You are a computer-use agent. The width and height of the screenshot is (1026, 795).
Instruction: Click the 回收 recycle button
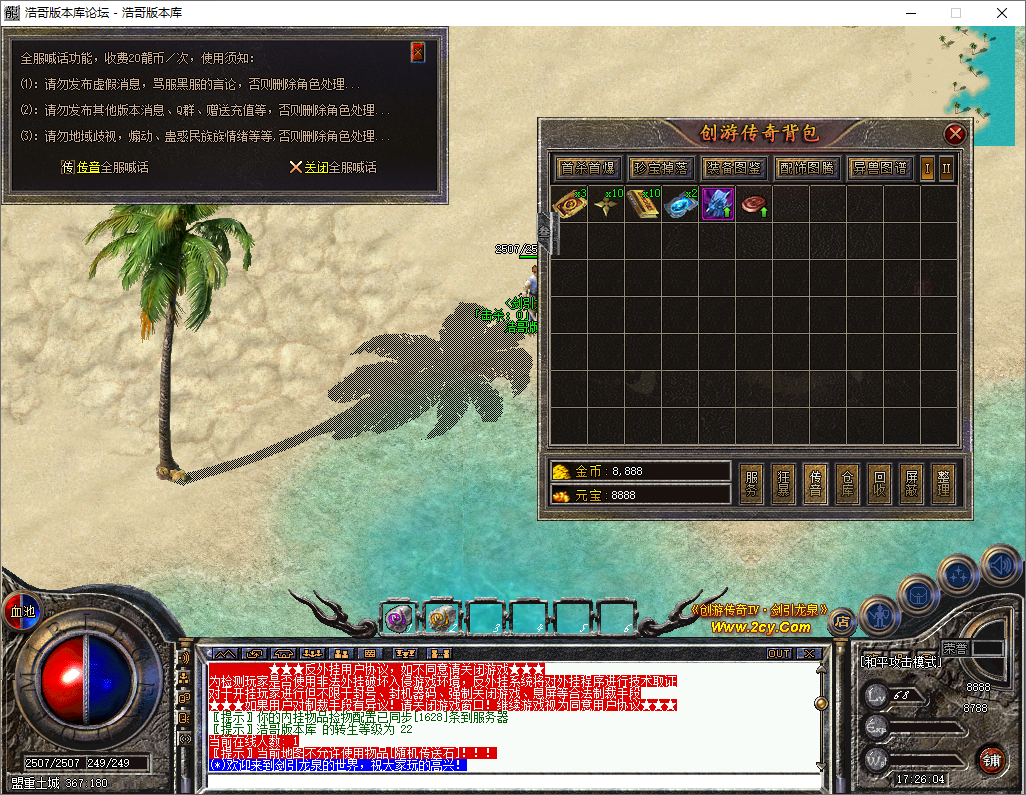coord(878,484)
